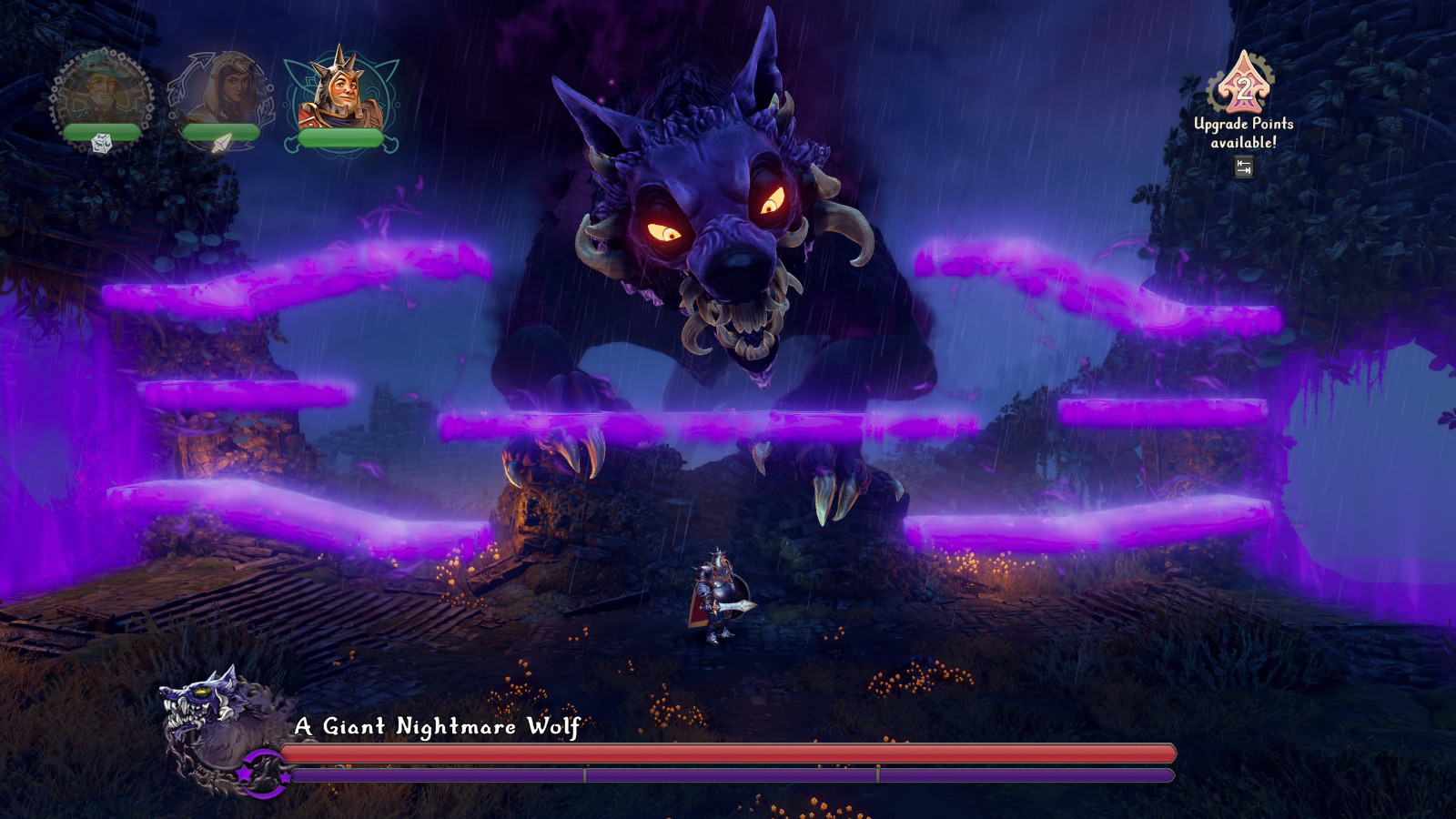Click Zoya's green stamina bar
1456x819 pixels.
click(219, 131)
